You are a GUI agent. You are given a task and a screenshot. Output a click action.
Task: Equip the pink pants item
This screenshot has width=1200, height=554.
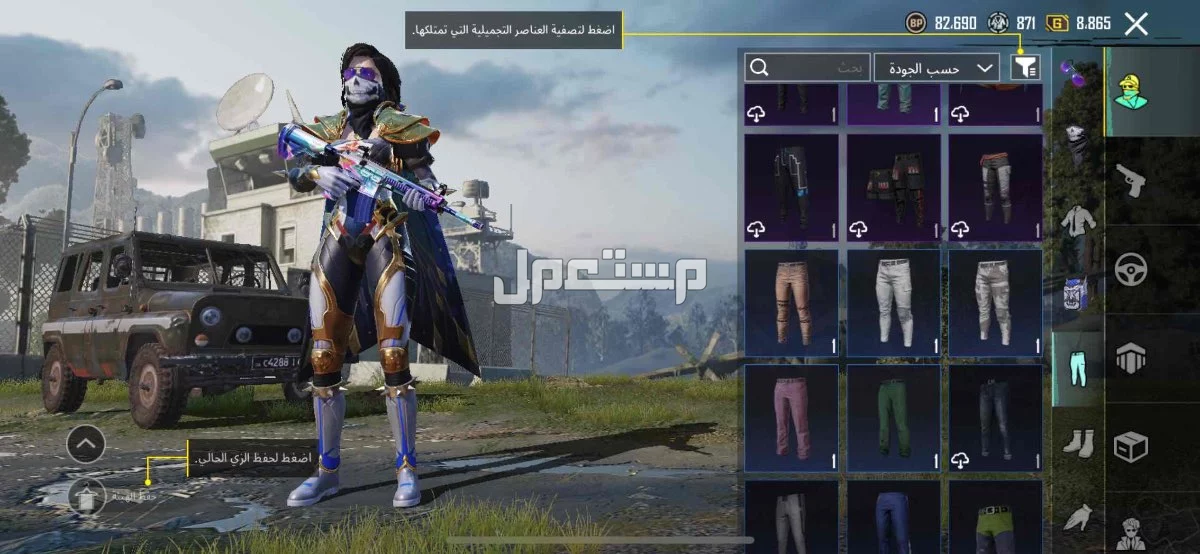(x=791, y=417)
